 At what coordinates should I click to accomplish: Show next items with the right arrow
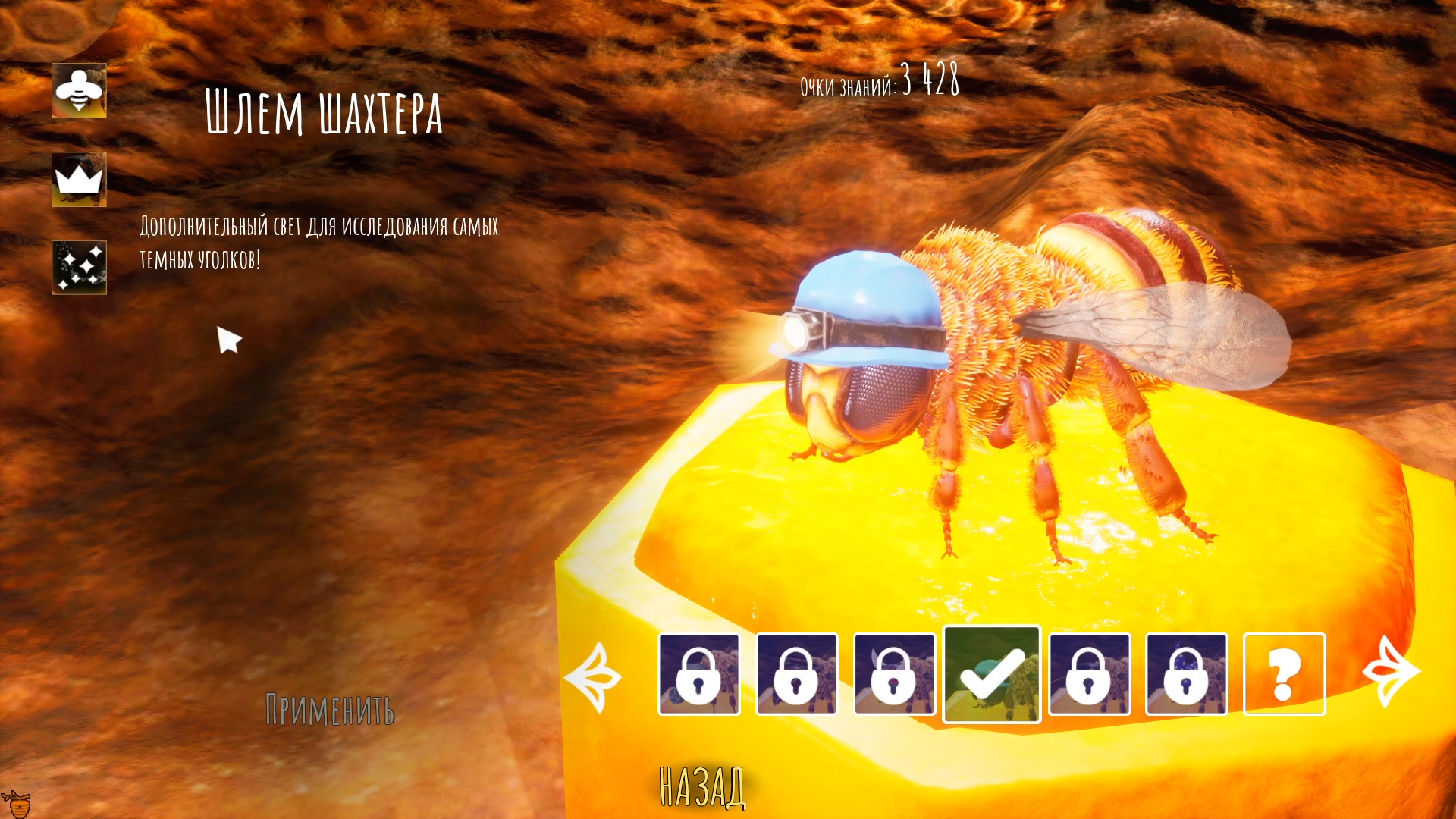pos(1391,673)
